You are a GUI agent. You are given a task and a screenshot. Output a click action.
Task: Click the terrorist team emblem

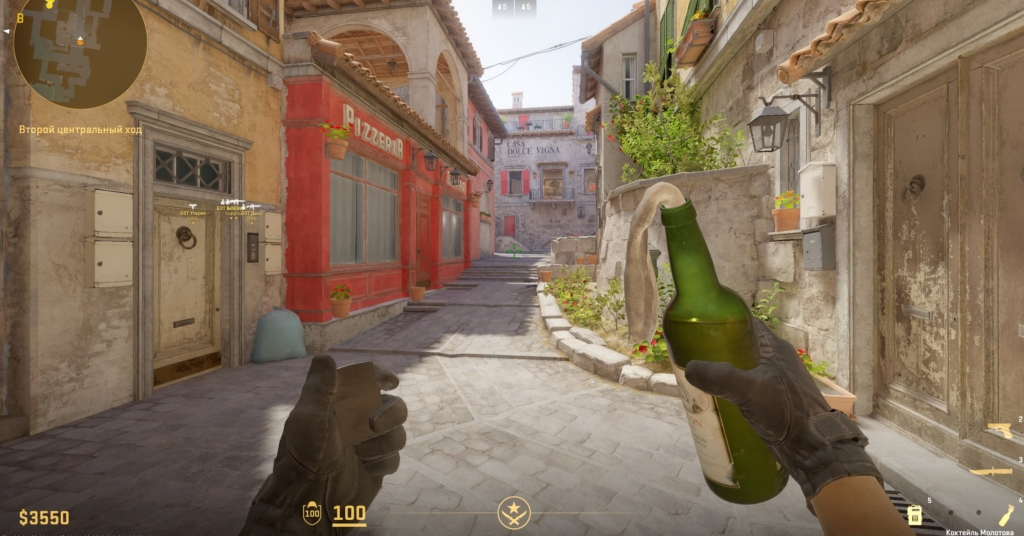click(514, 514)
